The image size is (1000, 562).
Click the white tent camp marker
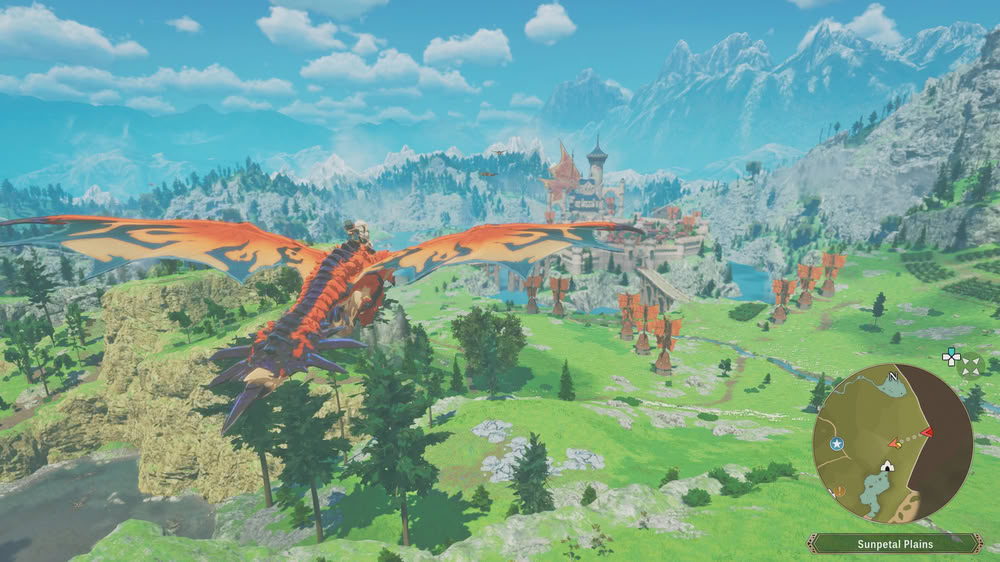point(886,466)
